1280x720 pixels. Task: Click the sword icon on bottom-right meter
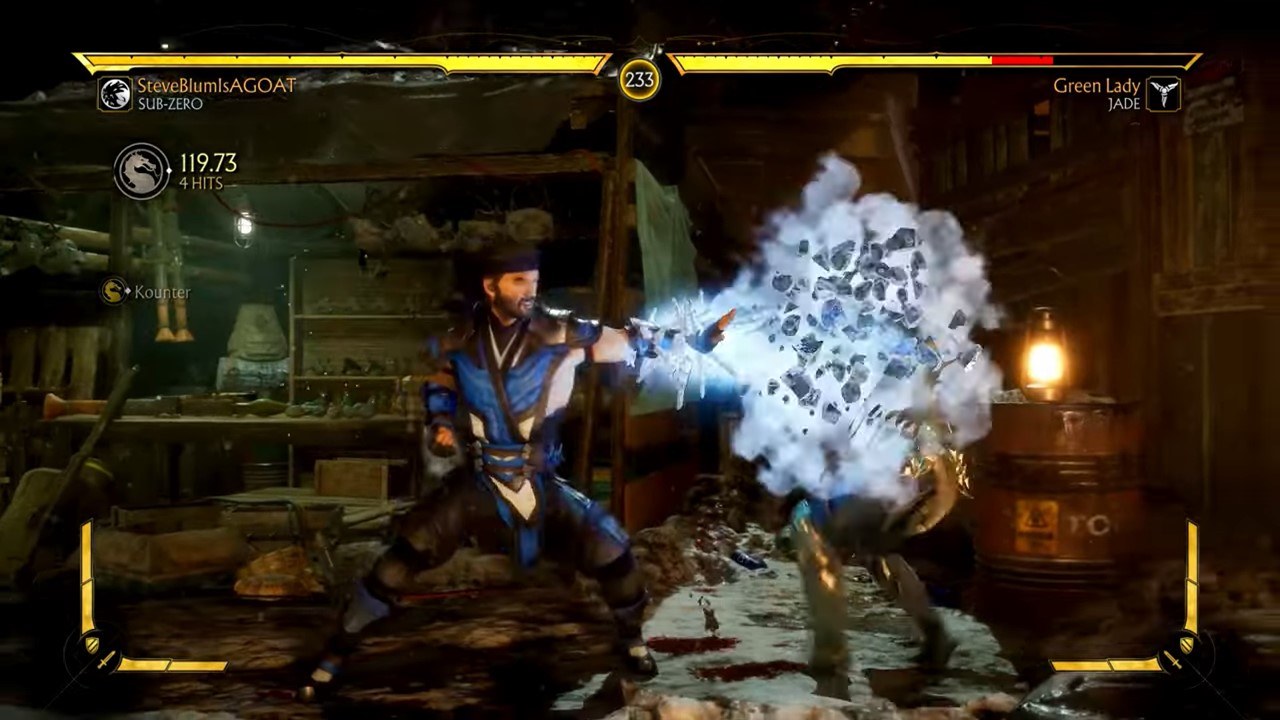coord(1176,661)
